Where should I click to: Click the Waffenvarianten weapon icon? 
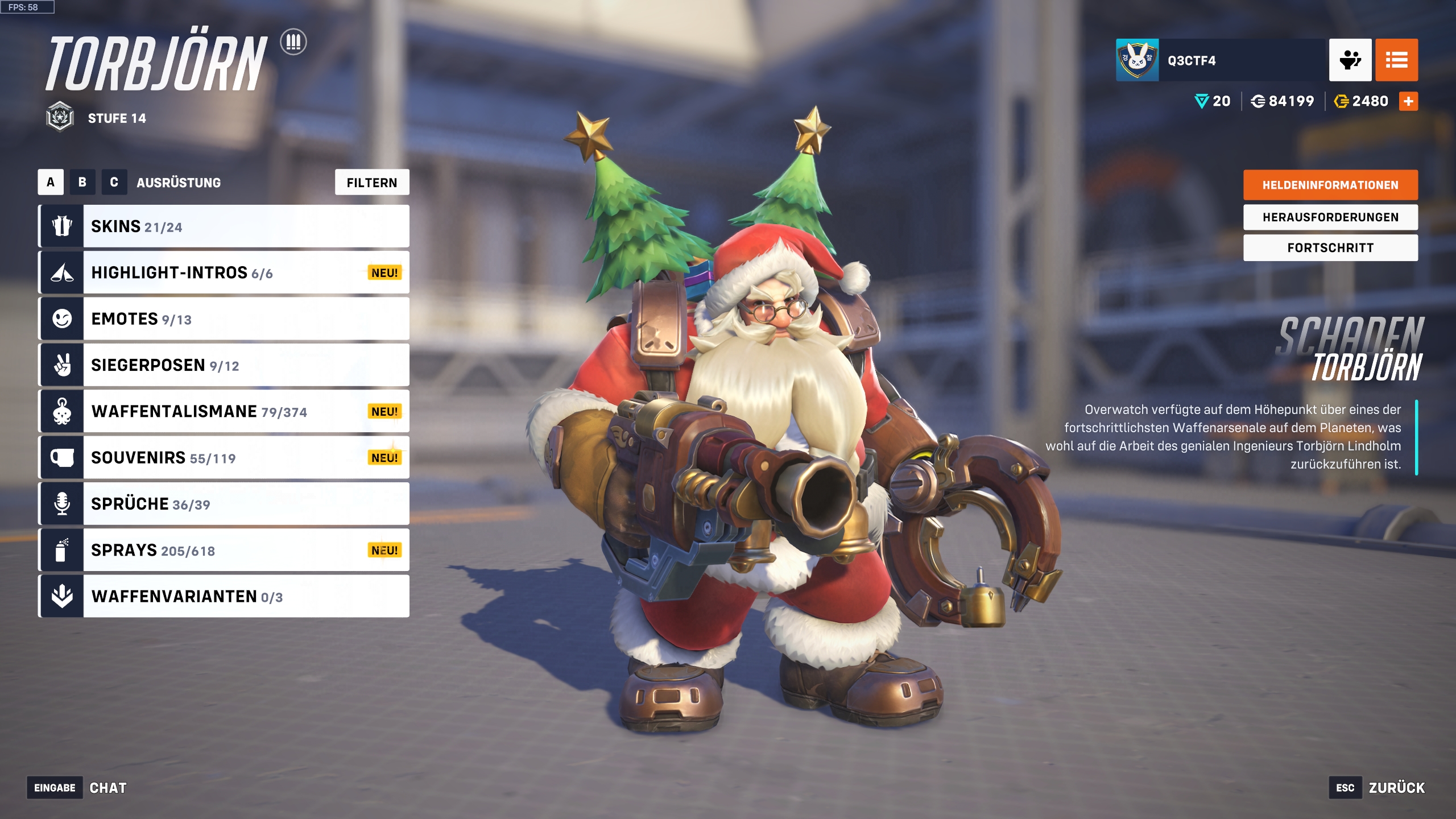point(63,596)
